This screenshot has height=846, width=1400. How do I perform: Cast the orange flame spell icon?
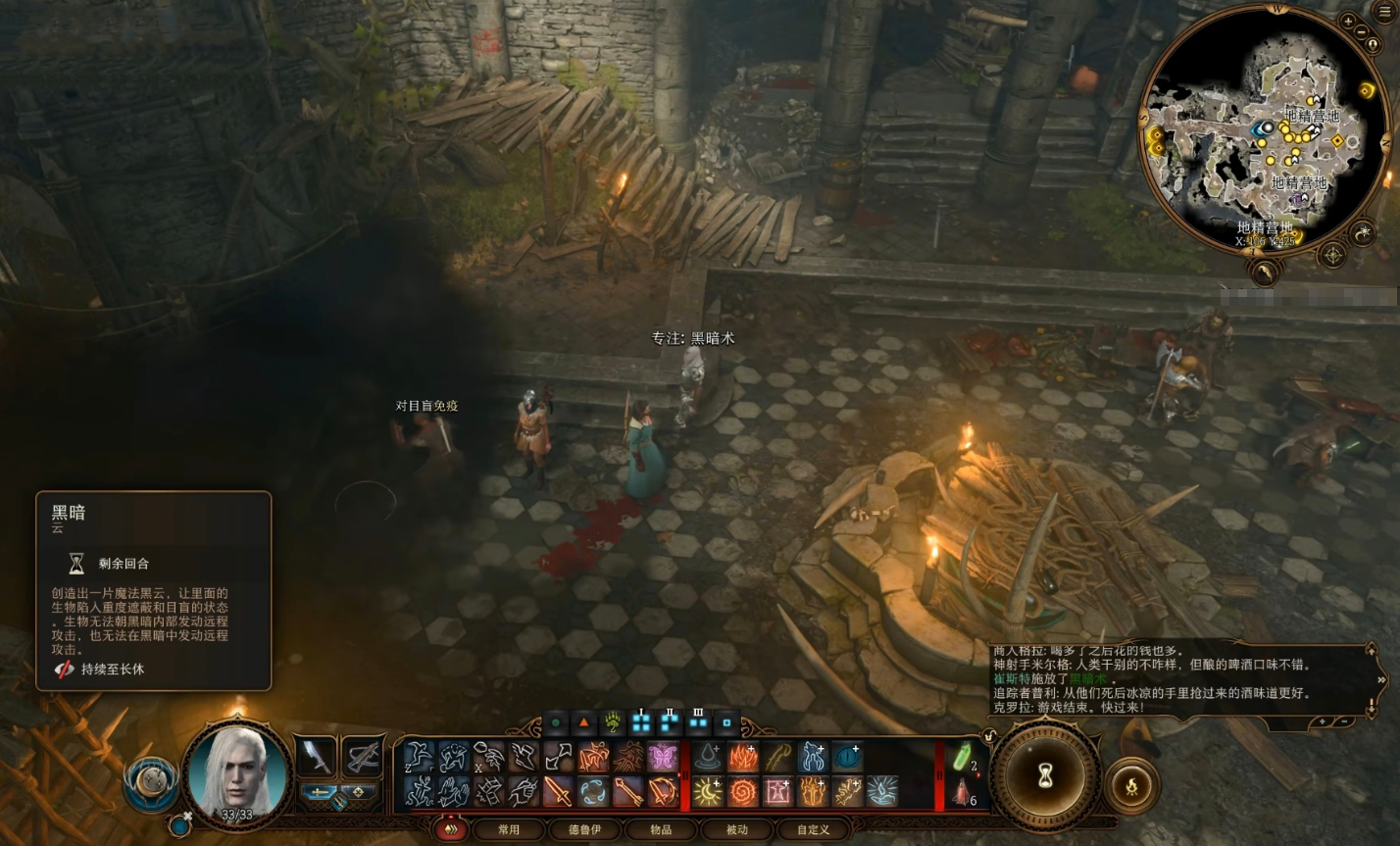(742, 757)
